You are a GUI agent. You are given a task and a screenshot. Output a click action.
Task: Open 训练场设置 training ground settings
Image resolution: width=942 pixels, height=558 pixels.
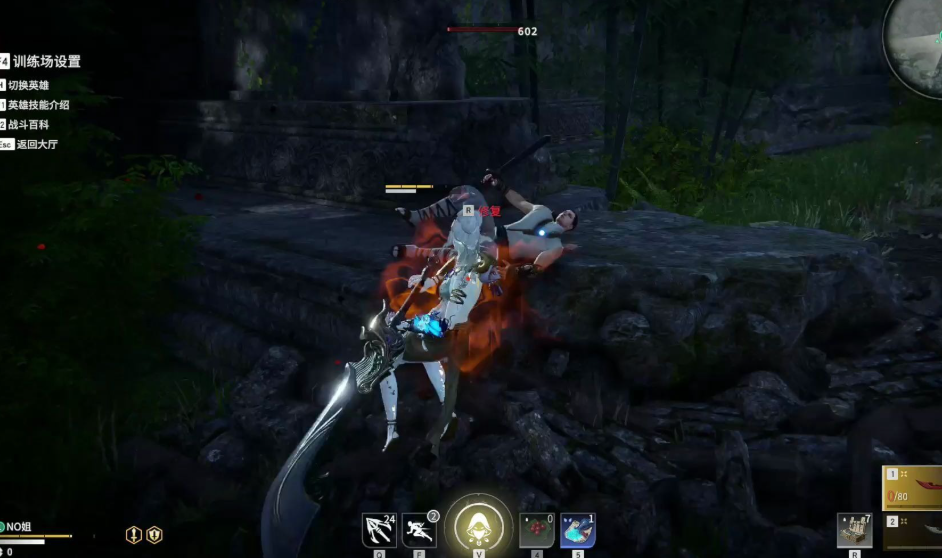click(46, 62)
